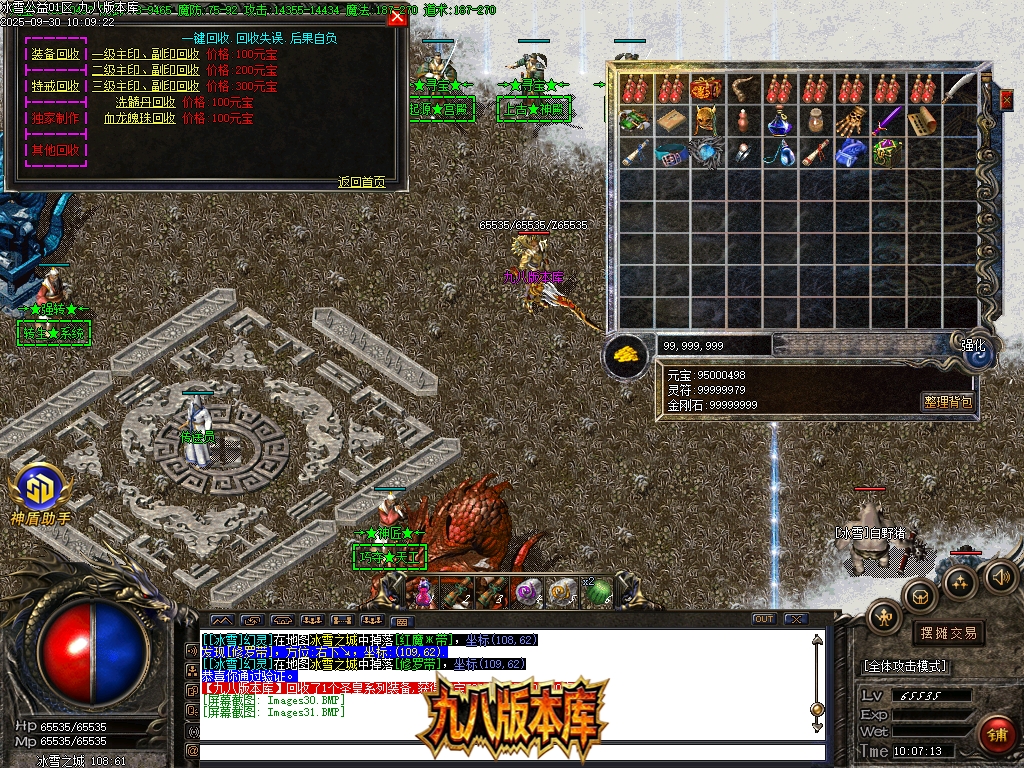Close the inventory bag panel
Screen dimensions: 1024x768
1007,100
